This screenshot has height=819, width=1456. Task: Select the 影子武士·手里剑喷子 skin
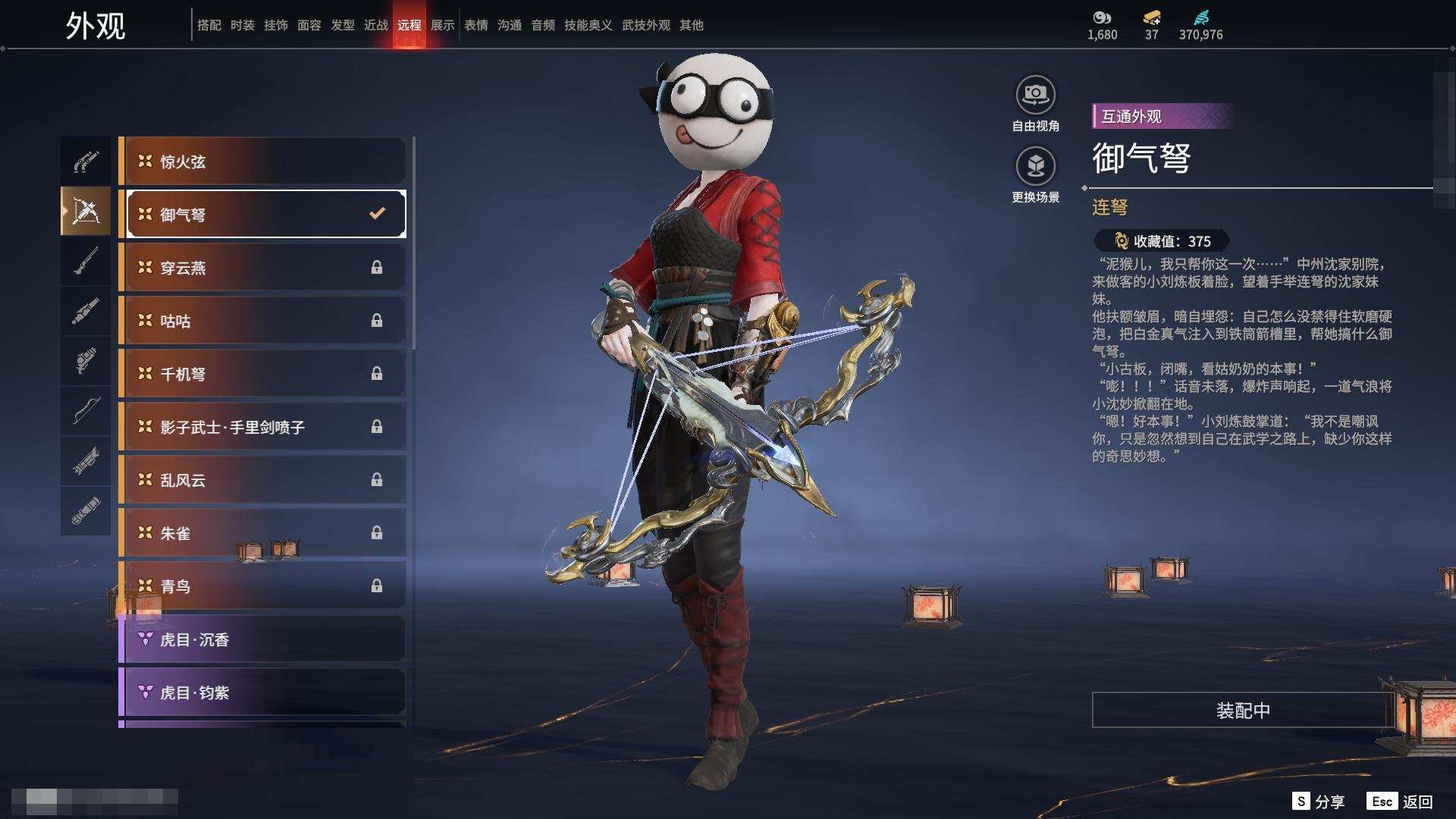click(262, 427)
